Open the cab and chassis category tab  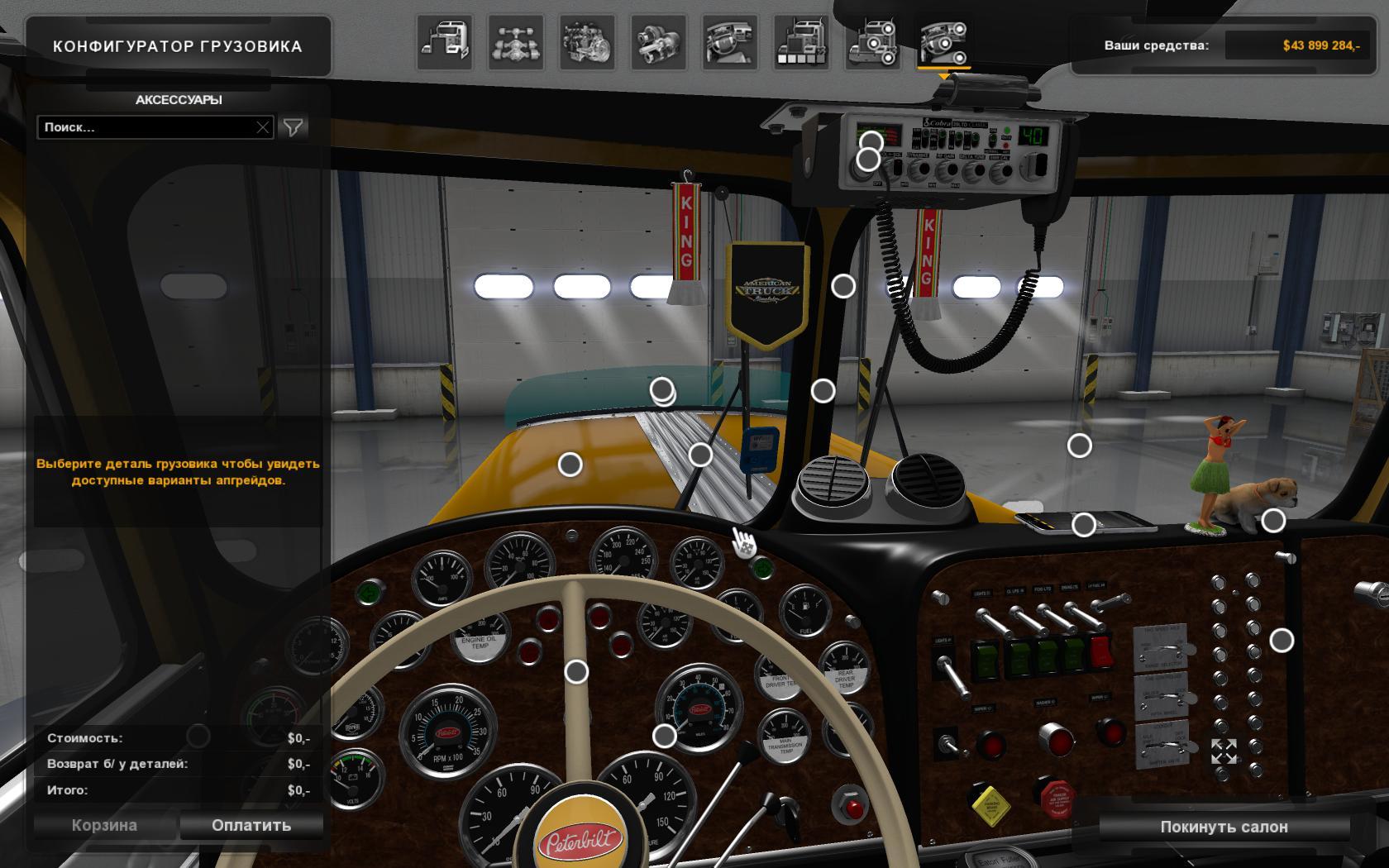445,42
